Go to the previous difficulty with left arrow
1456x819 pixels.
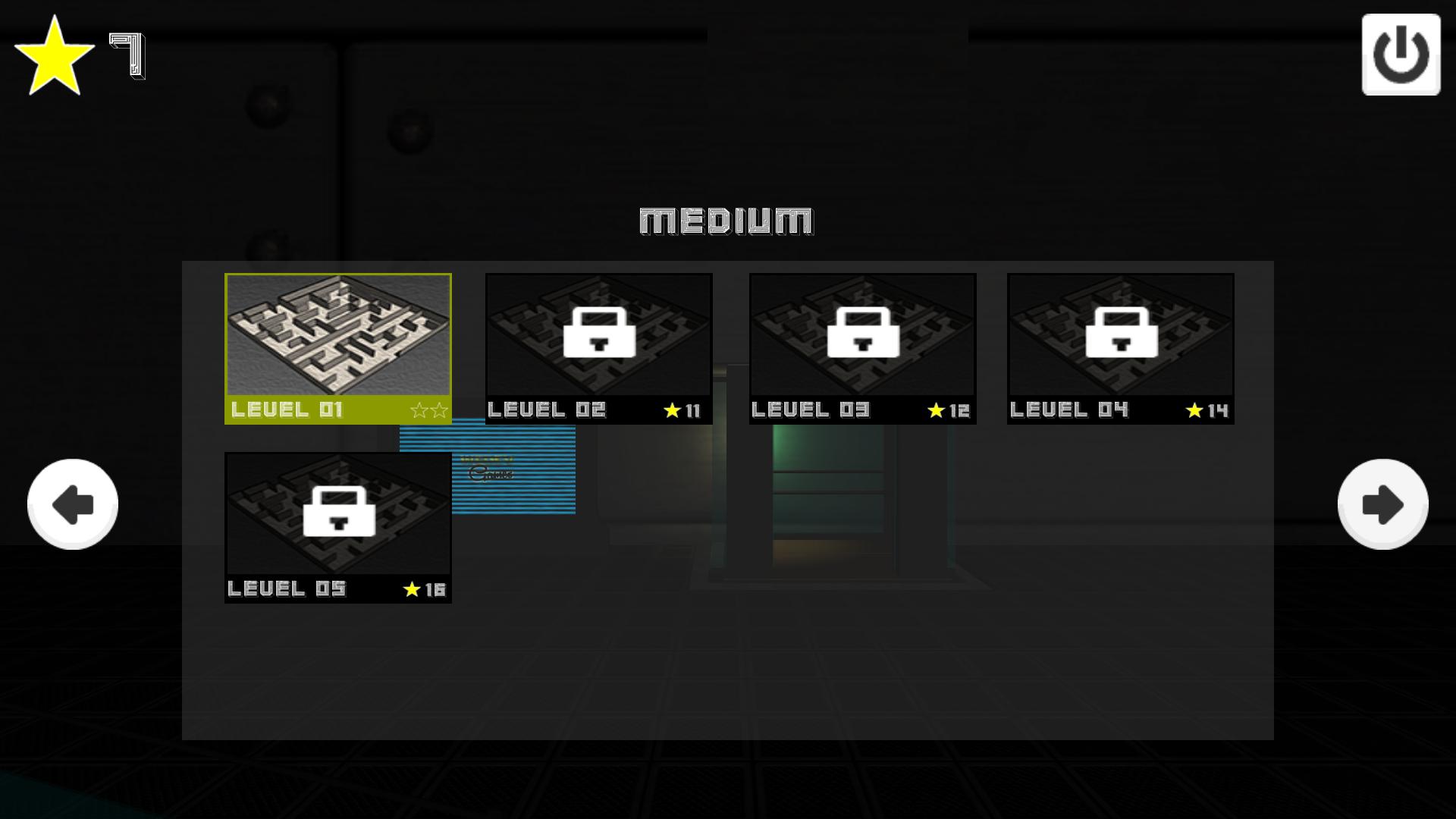click(x=73, y=504)
